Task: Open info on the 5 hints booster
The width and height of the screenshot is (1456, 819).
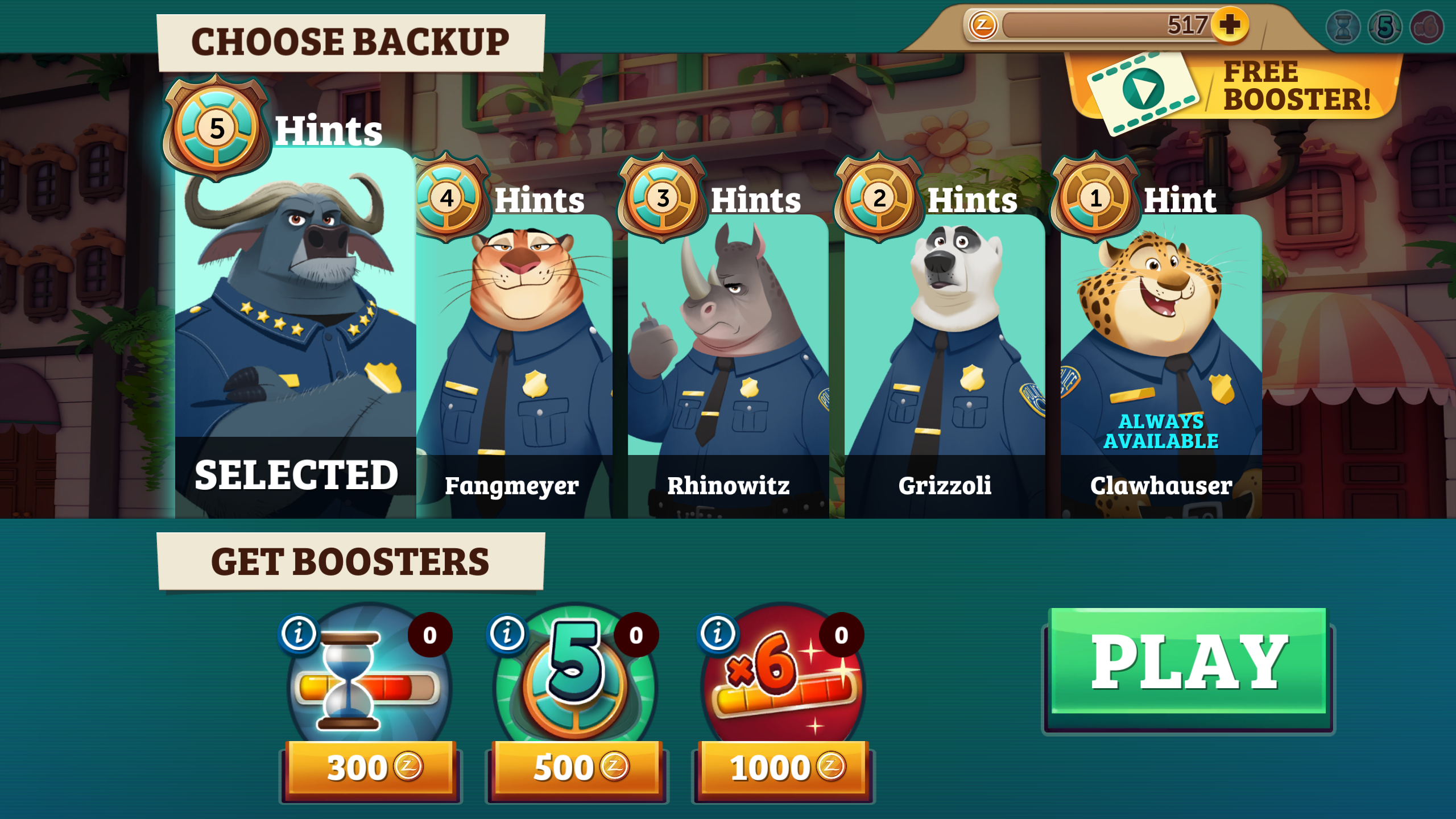Action: [507, 633]
